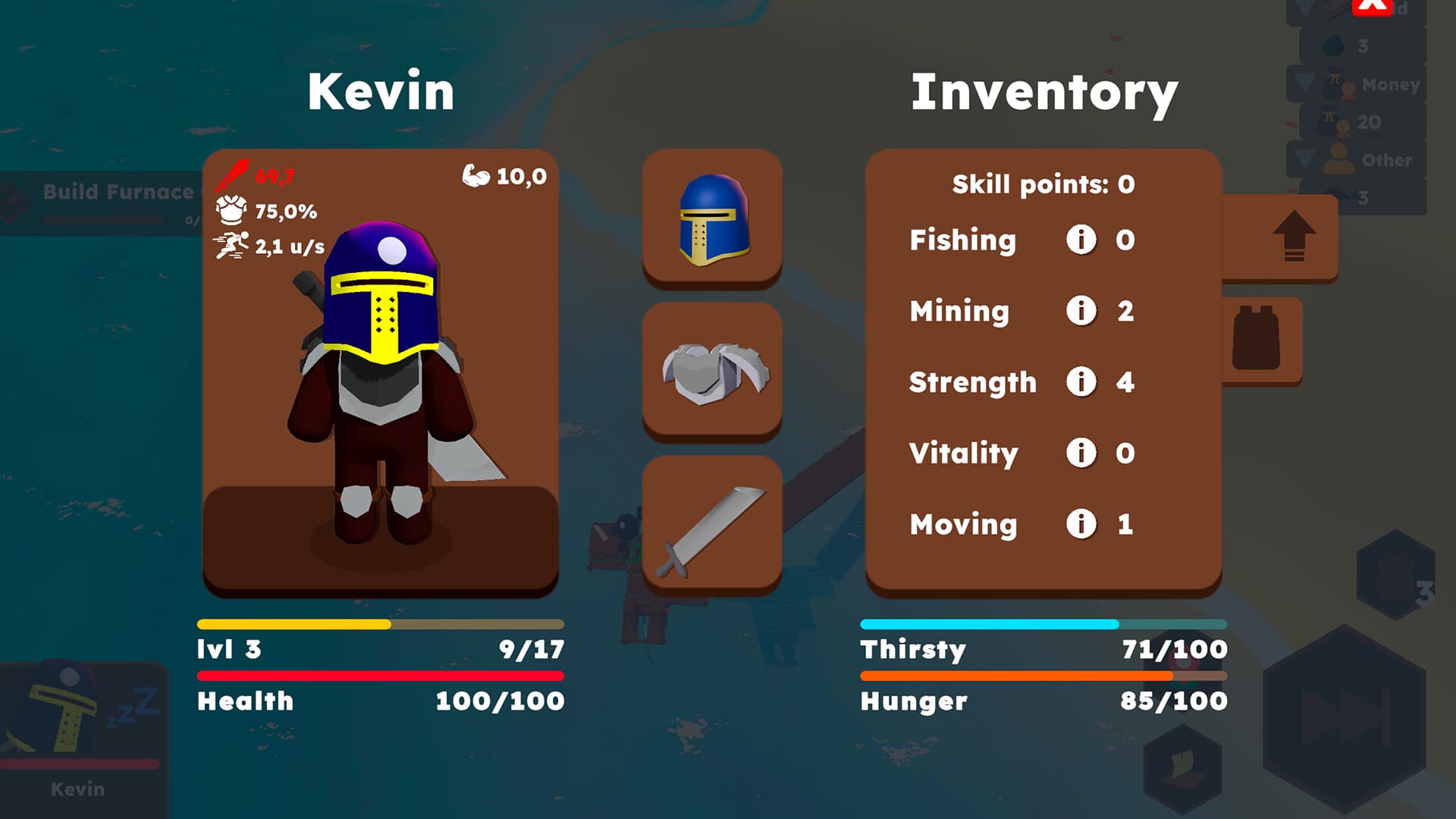Select the blue helmet equipment slot

click(x=713, y=218)
